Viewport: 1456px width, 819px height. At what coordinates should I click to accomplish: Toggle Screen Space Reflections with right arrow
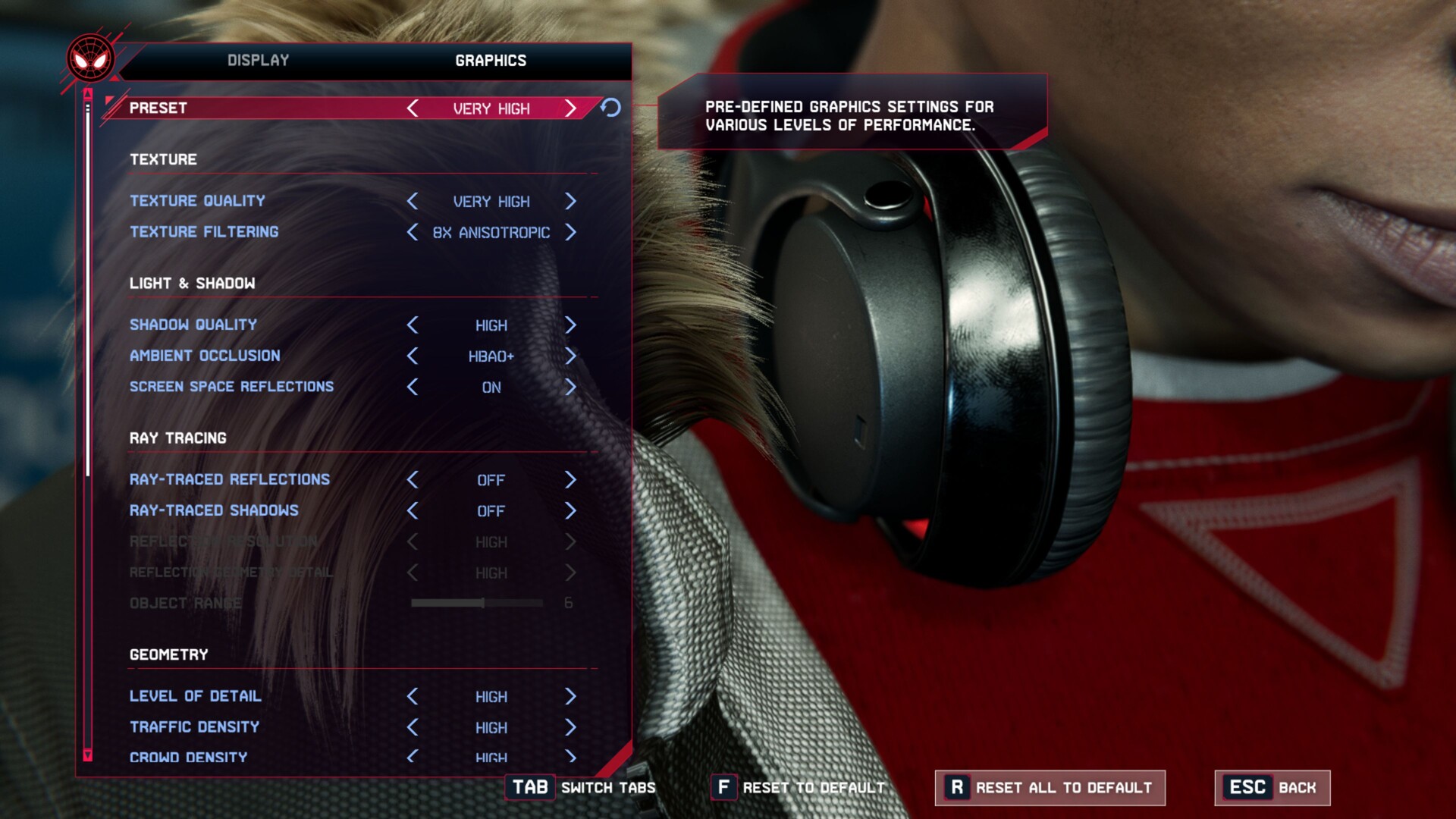click(571, 387)
